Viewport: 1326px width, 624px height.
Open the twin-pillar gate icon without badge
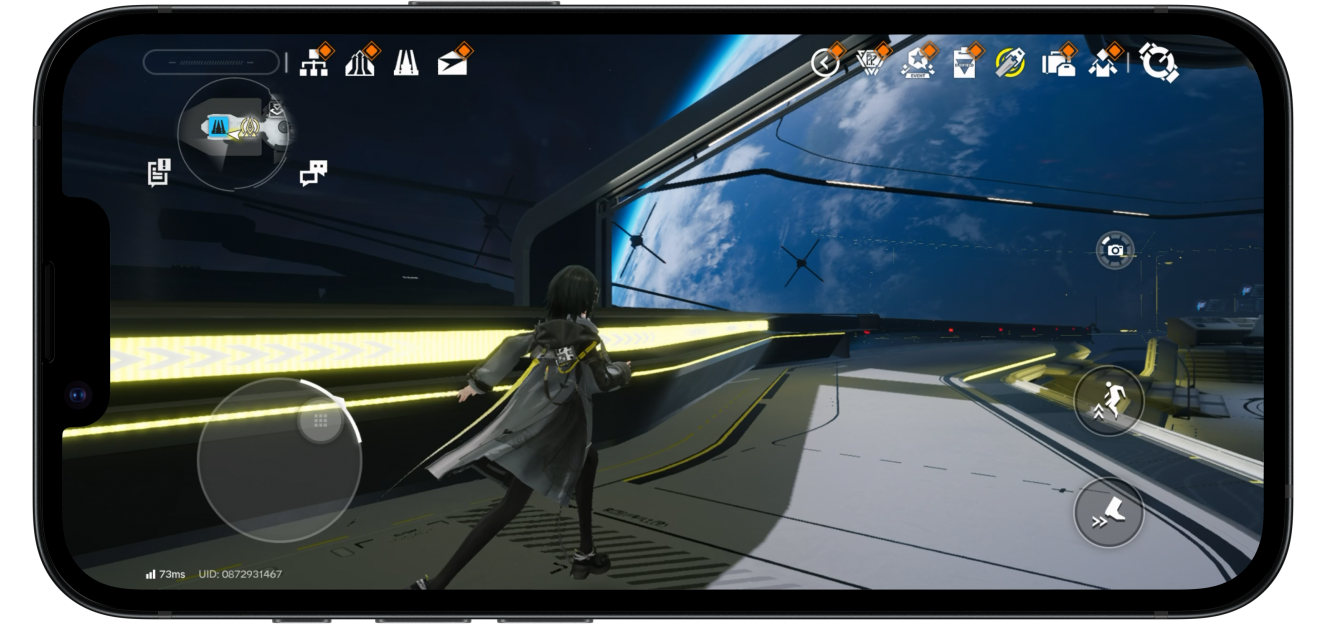pyautogui.click(x=406, y=64)
